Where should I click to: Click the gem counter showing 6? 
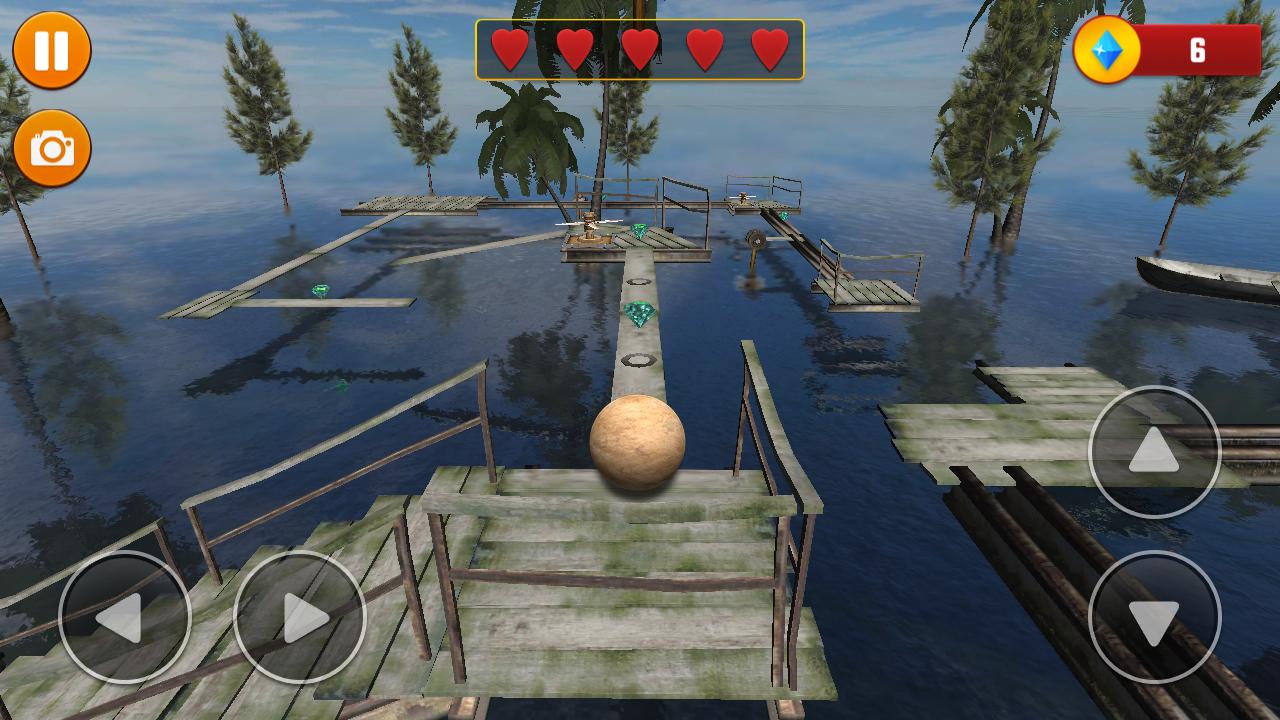pyautogui.click(x=1196, y=46)
